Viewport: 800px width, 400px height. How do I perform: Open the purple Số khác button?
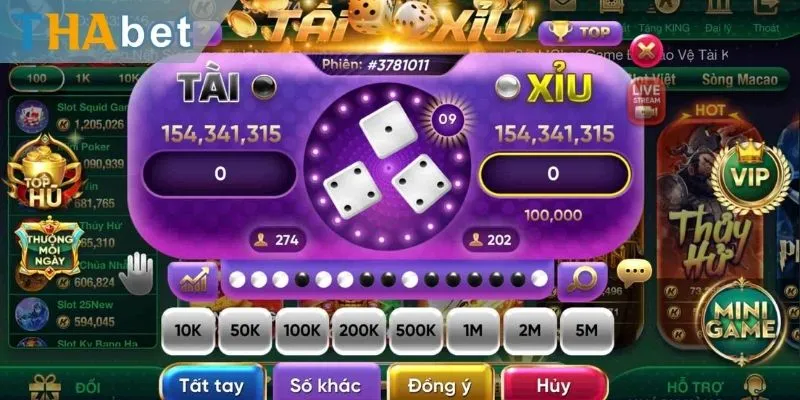(326, 383)
